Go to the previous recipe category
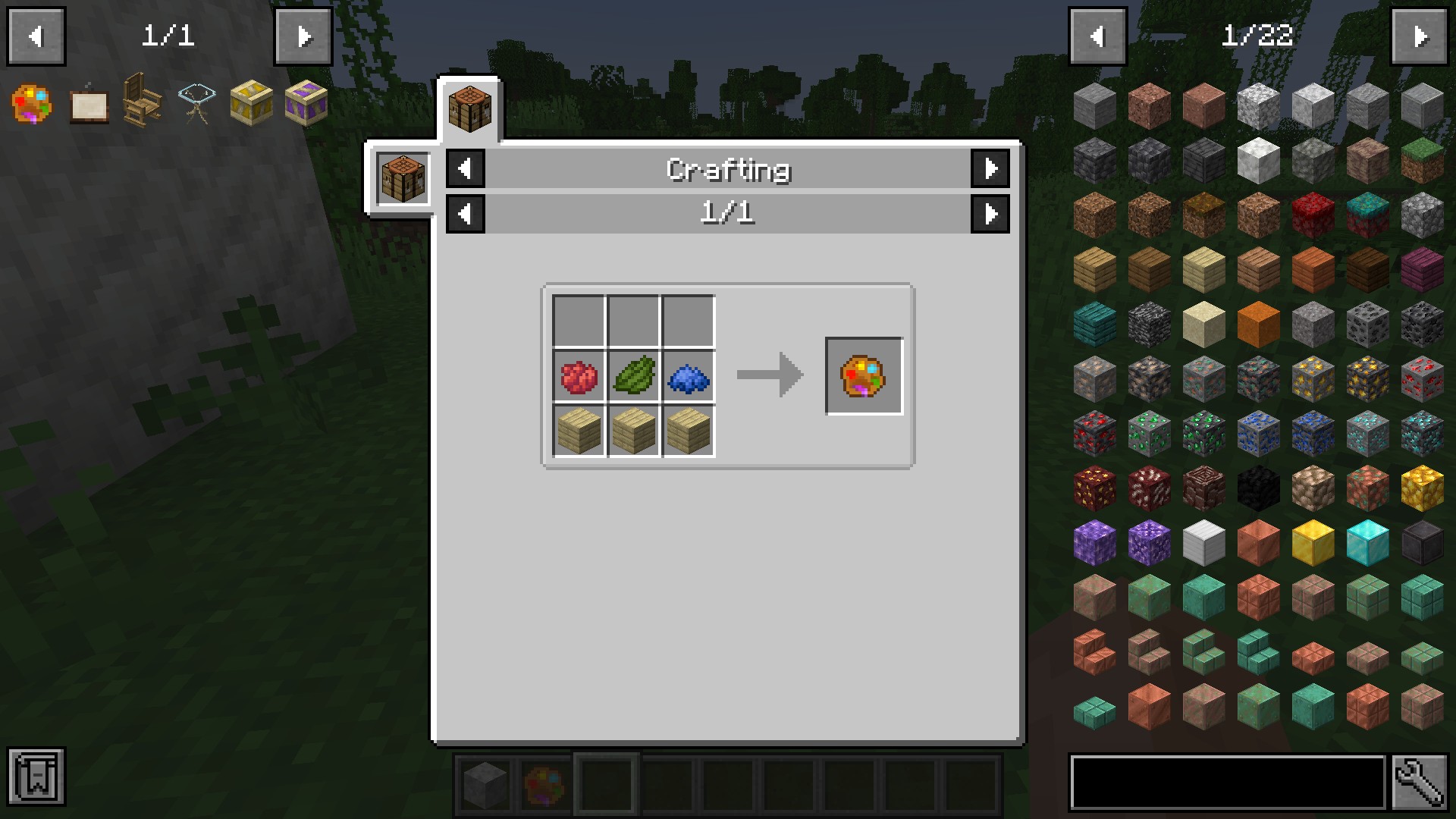The width and height of the screenshot is (1456, 819). (466, 168)
